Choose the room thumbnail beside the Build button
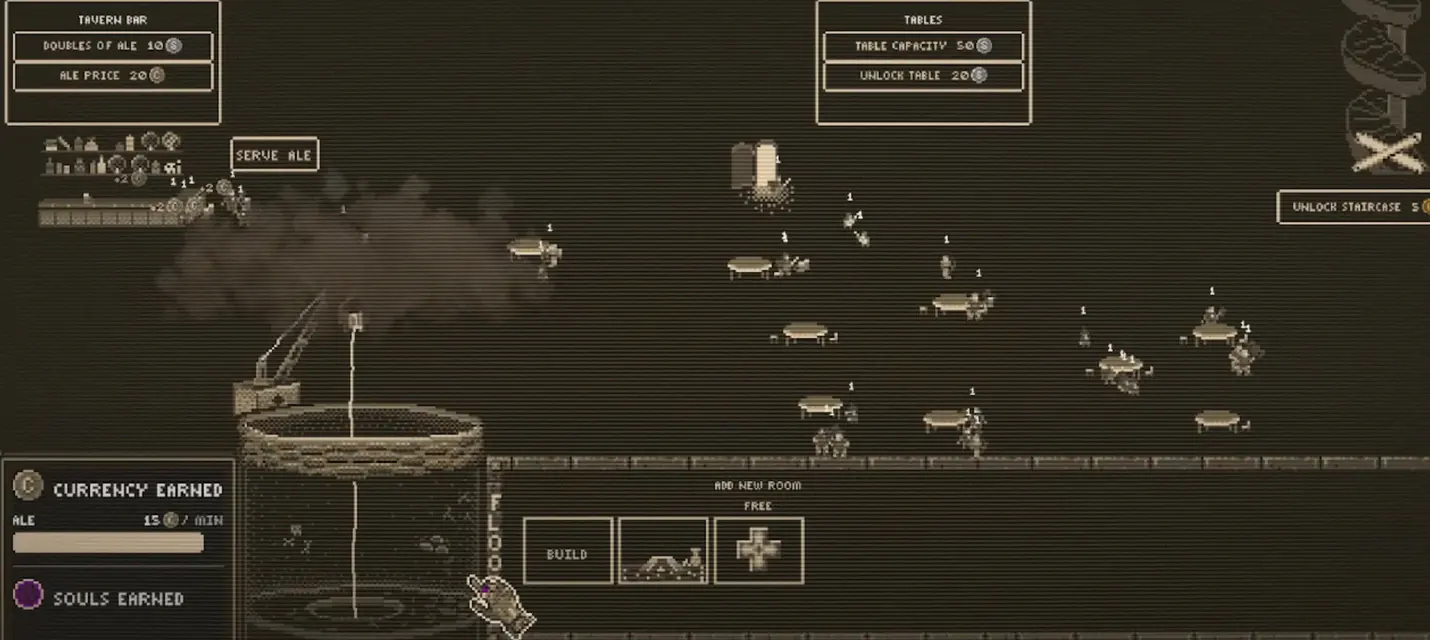 click(663, 551)
